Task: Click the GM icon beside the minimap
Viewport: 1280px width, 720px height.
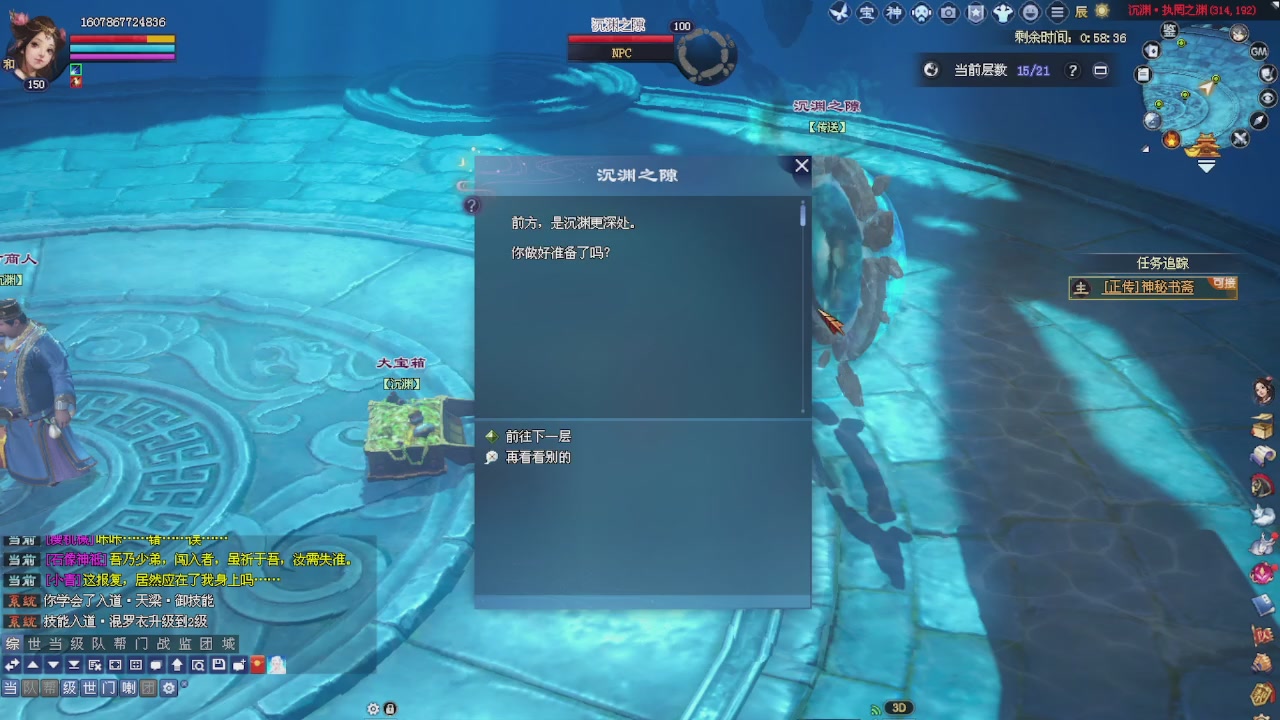Action: click(x=1262, y=50)
